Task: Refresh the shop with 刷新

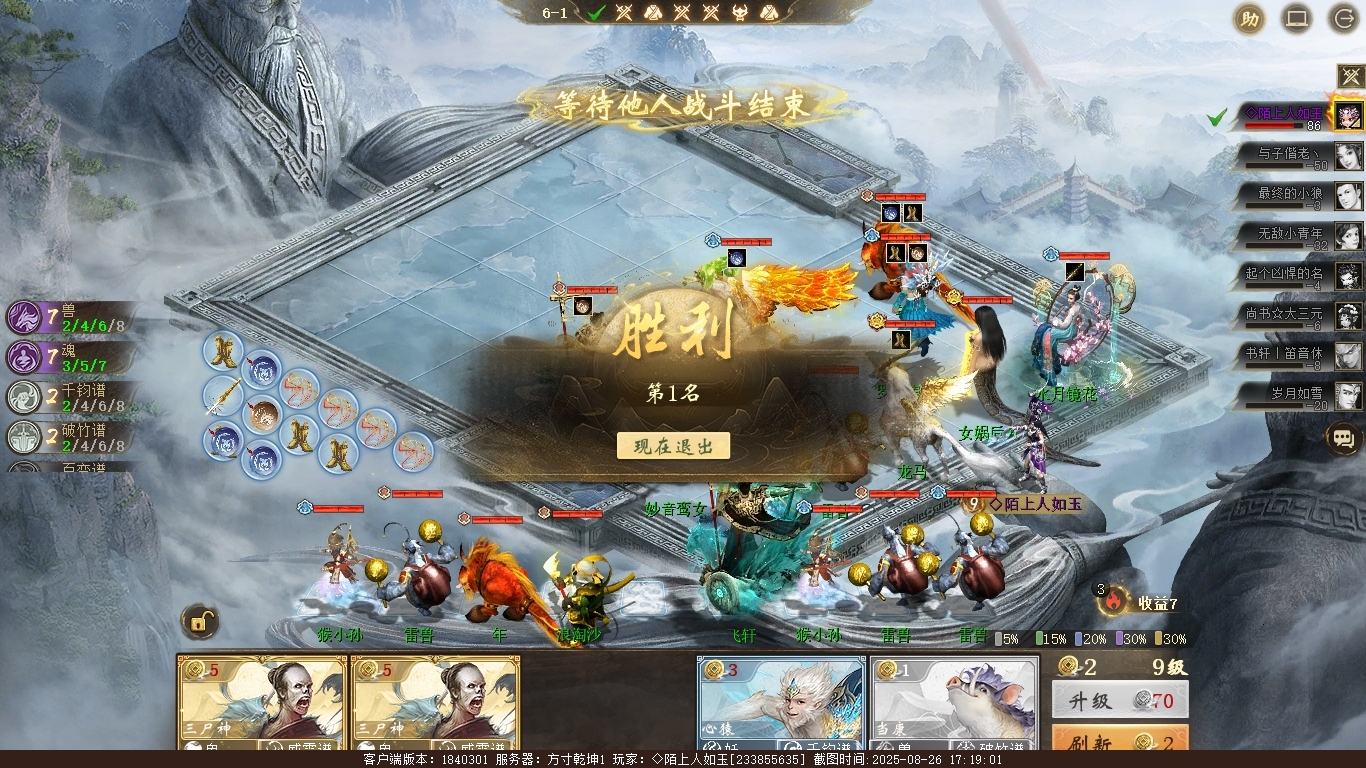Action: coord(1120,743)
